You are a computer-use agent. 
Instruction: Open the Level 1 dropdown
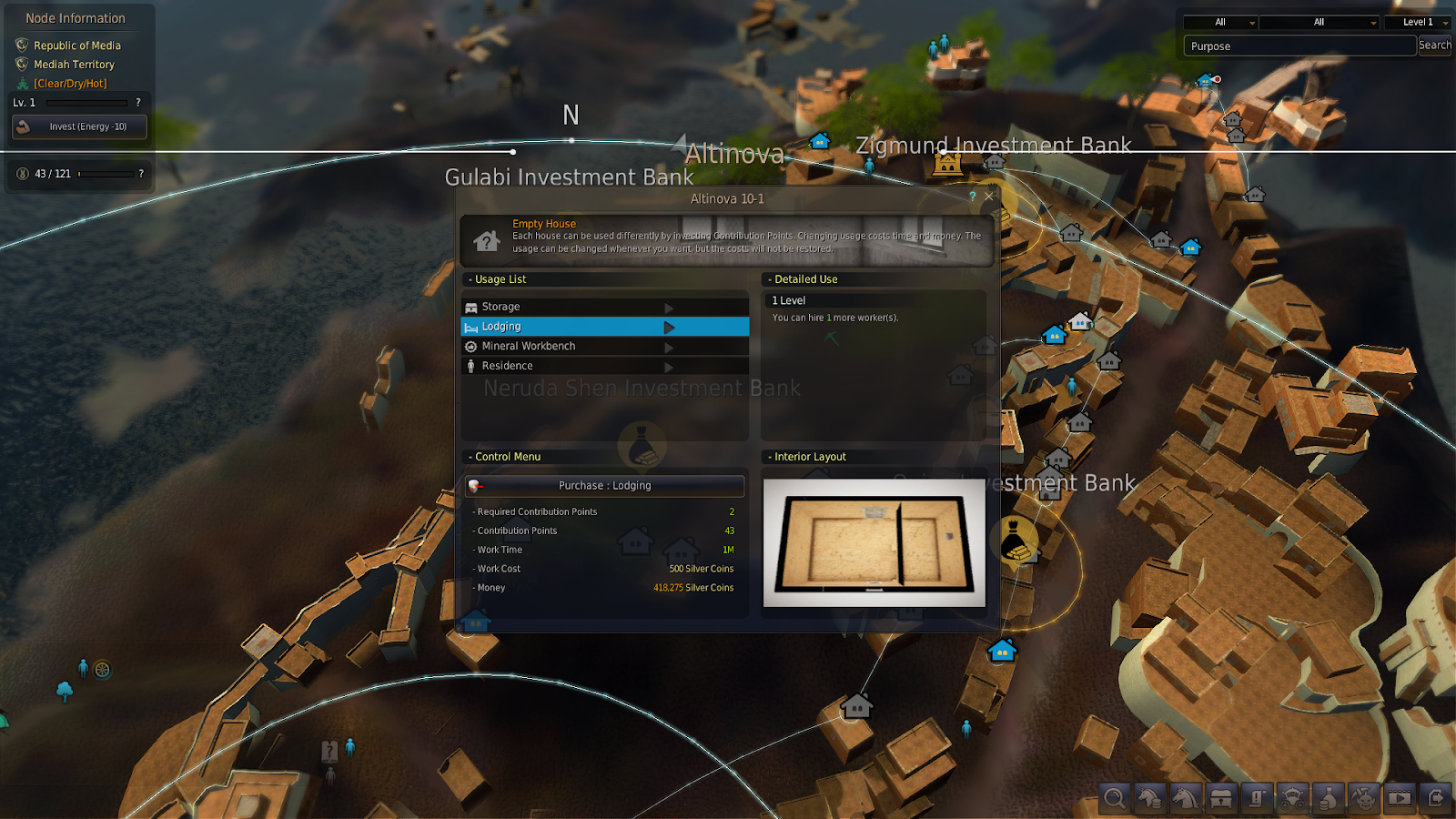[x=1418, y=22]
